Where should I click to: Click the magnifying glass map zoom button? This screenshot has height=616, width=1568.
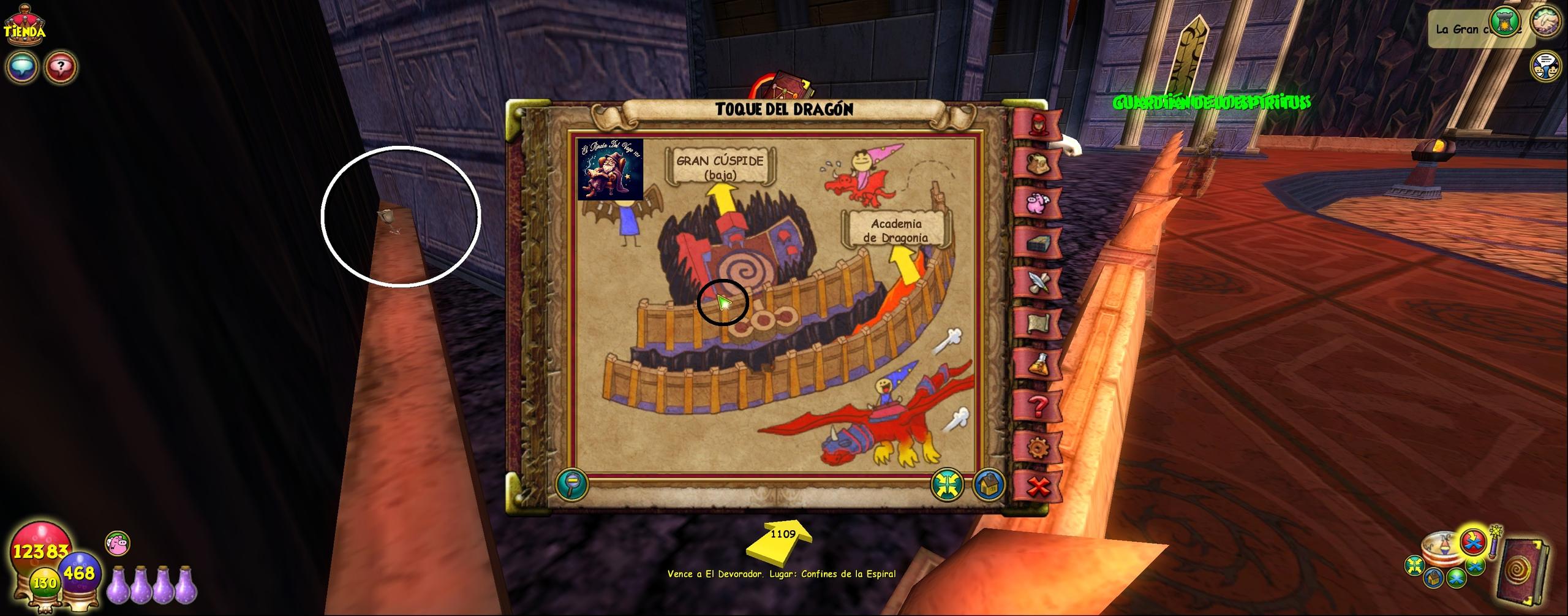tap(572, 484)
